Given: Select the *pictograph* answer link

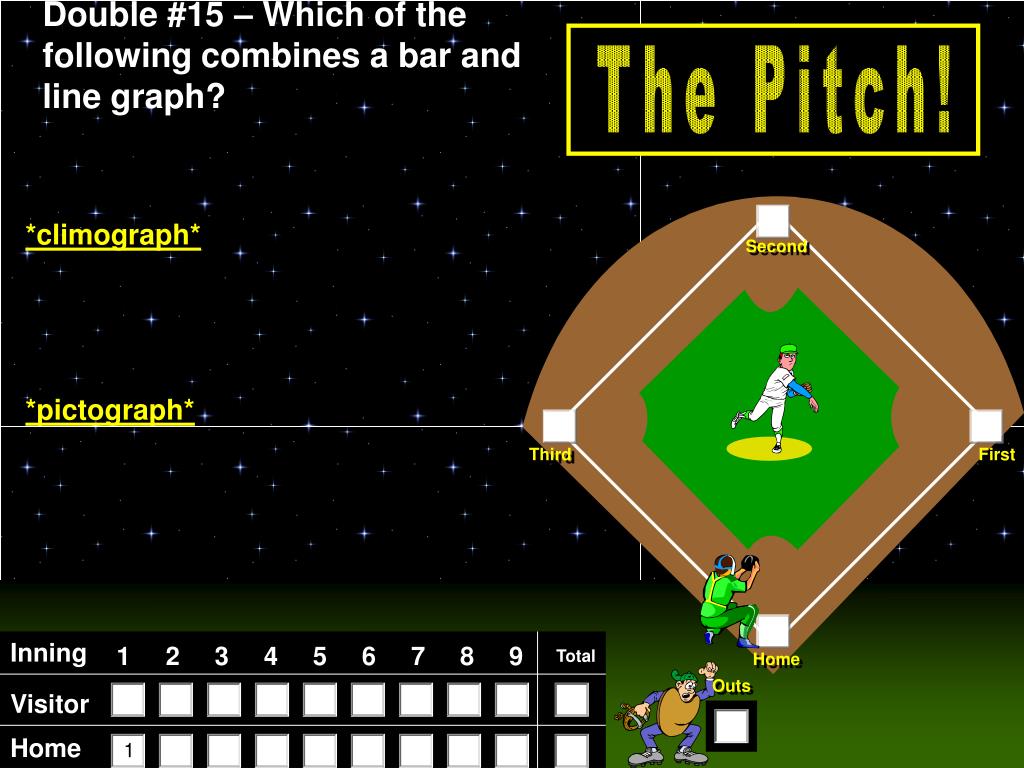Looking at the screenshot, I should point(110,410).
